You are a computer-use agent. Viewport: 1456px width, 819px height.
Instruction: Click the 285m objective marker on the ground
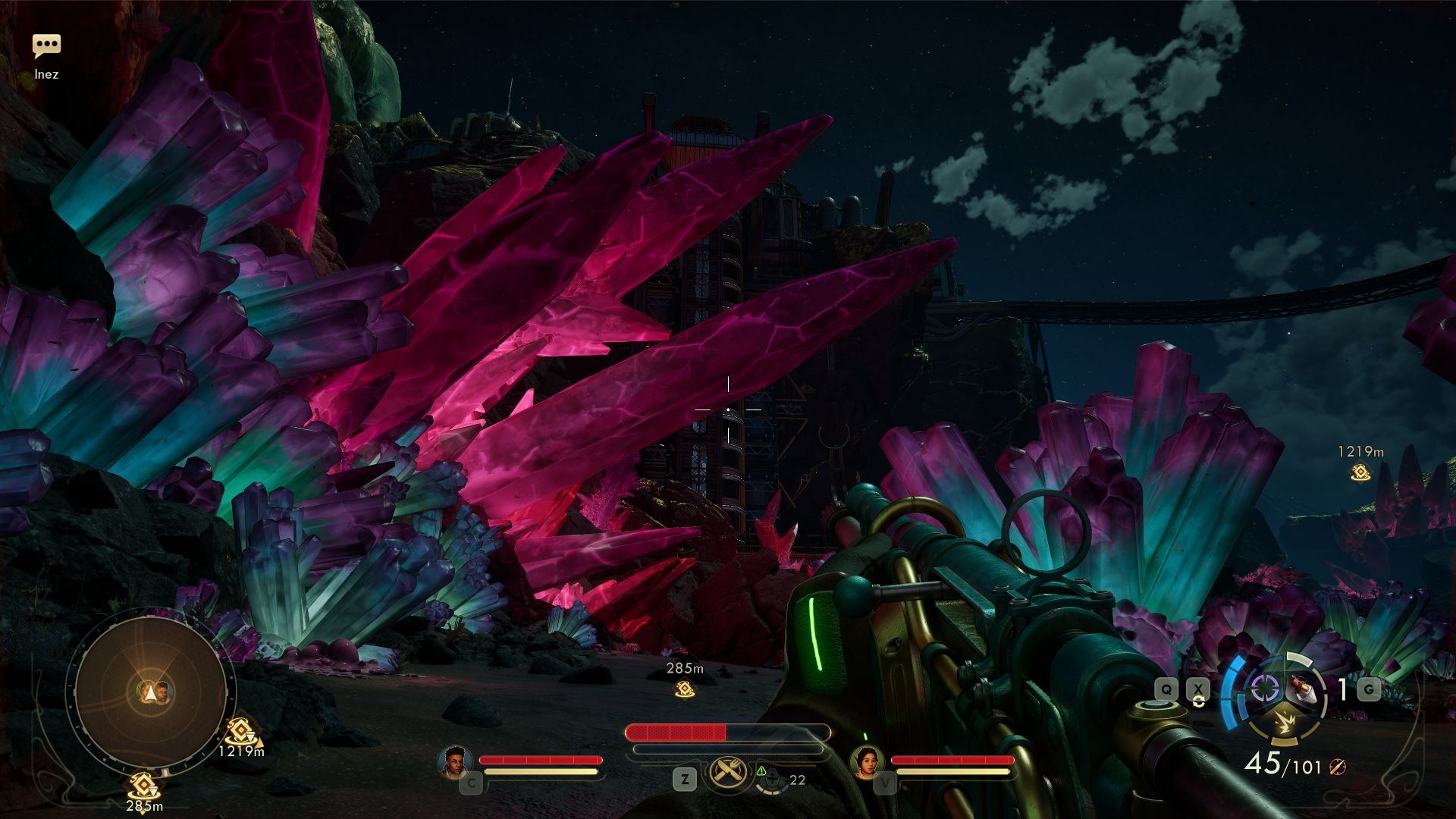(x=685, y=689)
